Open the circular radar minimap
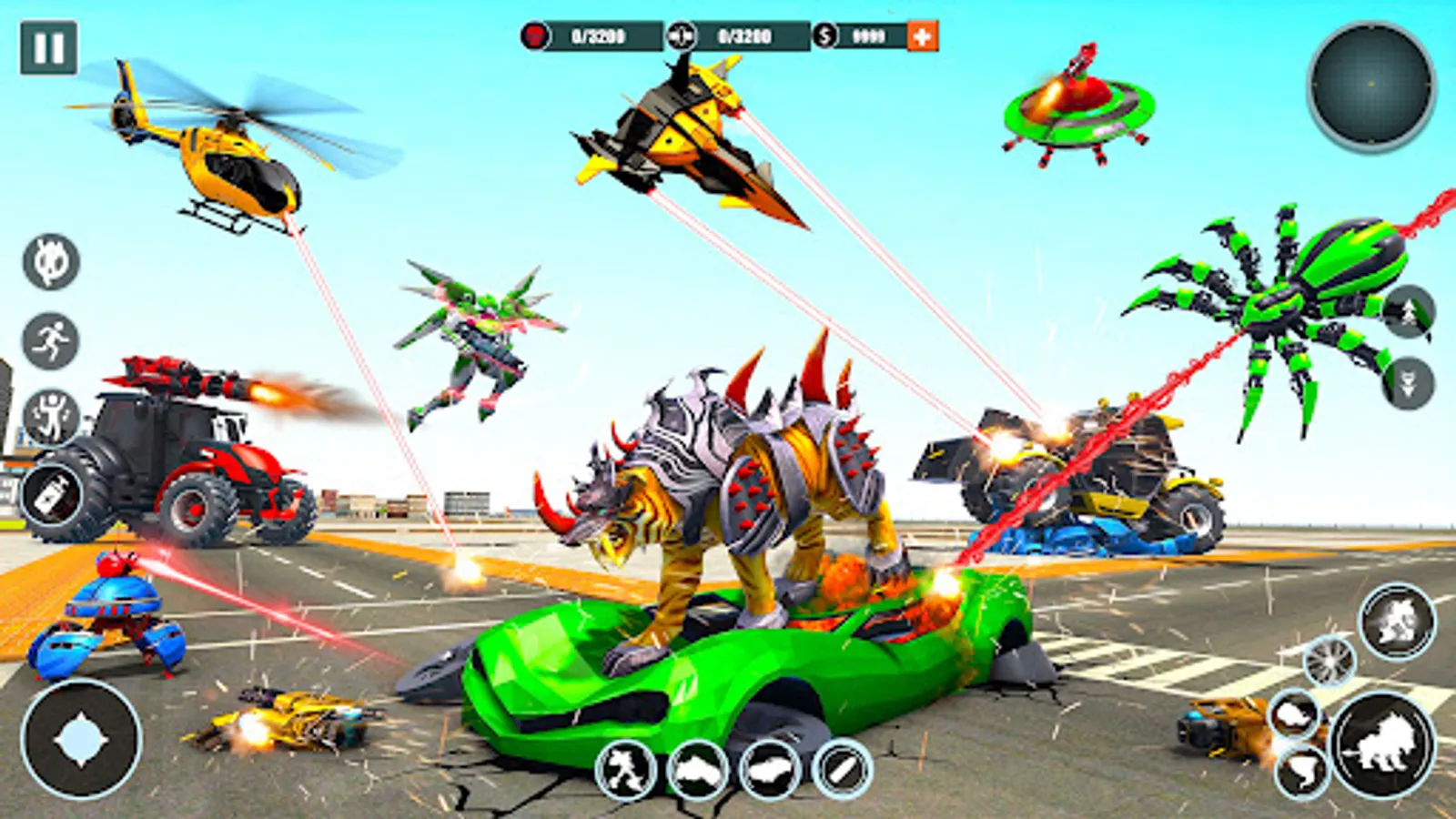This screenshot has height=819, width=1456. [1370, 86]
